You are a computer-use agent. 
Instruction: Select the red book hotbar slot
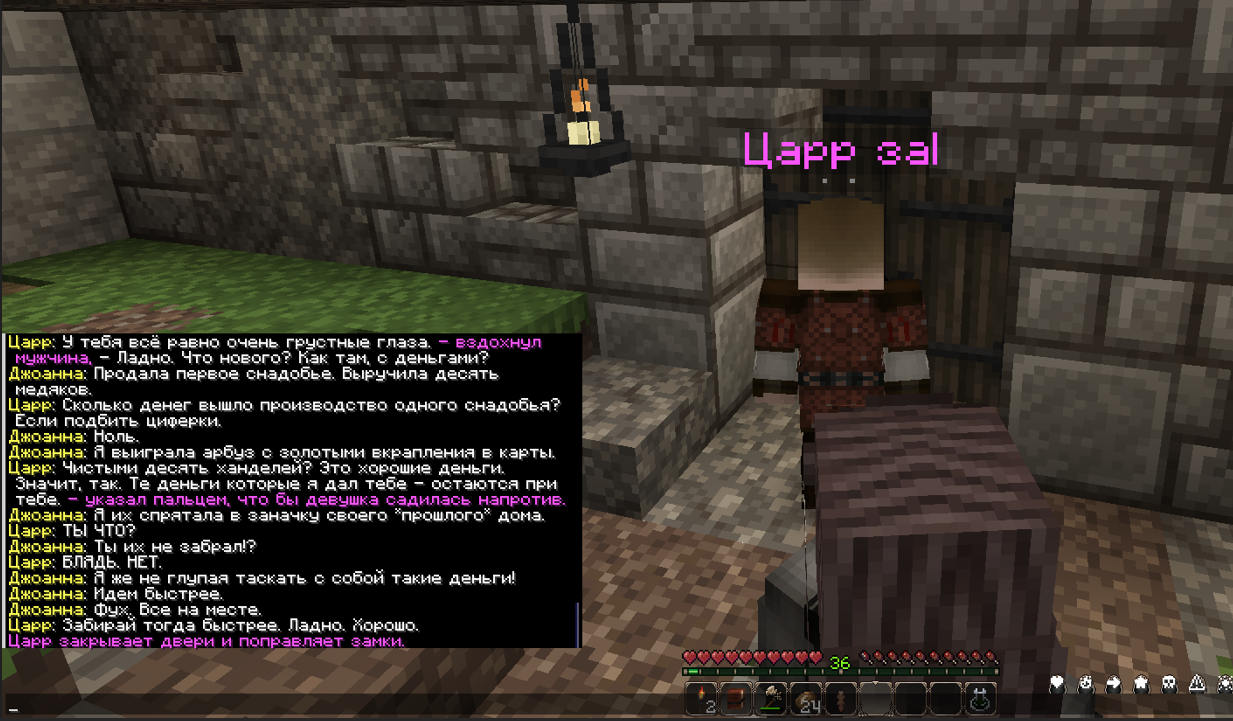pos(737,698)
